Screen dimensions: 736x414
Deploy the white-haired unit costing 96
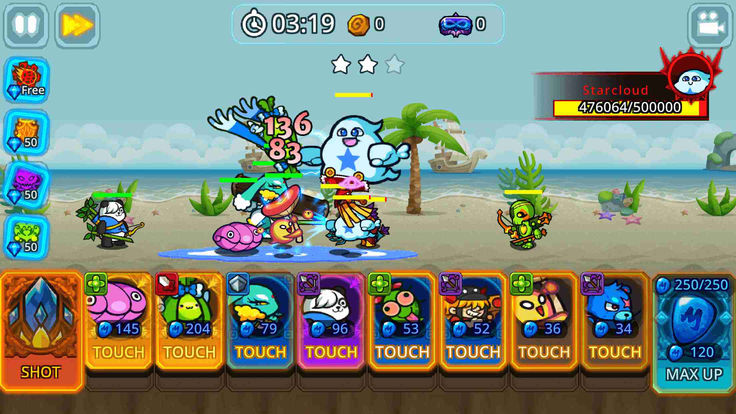pos(331,320)
